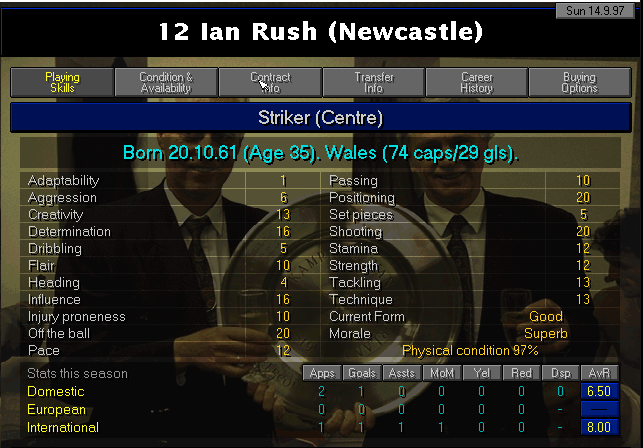View the Career History tab

click(x=477, y=82)
